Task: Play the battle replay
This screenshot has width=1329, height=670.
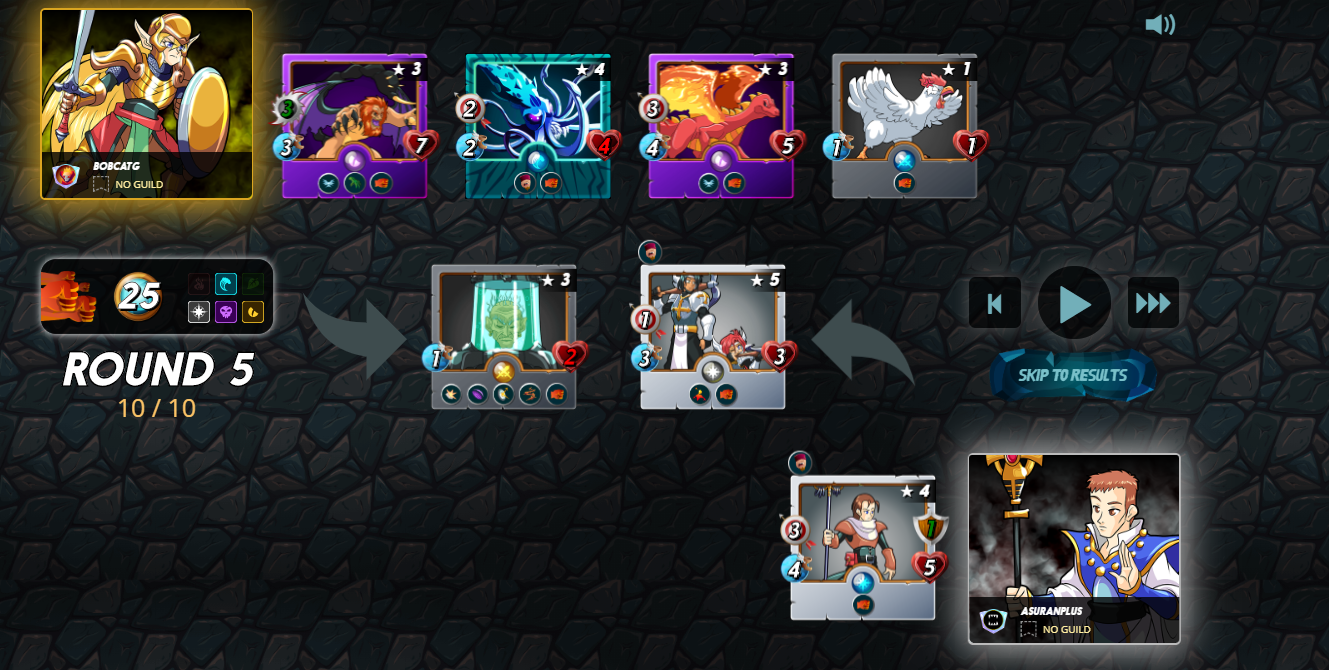Action: tap(1074, 303)
